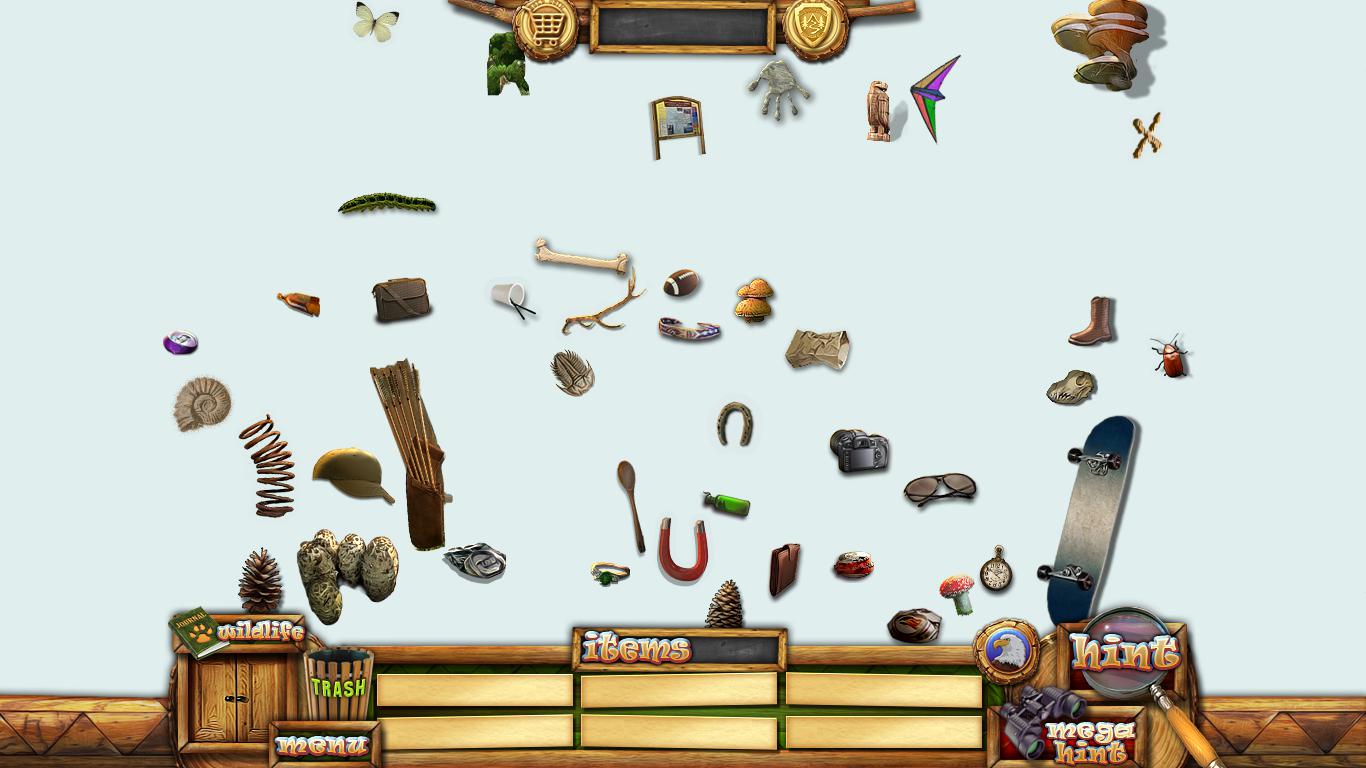The width and height of the screenshot is (1366, 768).
Task: Click the green TRASH can
Action: point(338,685)
